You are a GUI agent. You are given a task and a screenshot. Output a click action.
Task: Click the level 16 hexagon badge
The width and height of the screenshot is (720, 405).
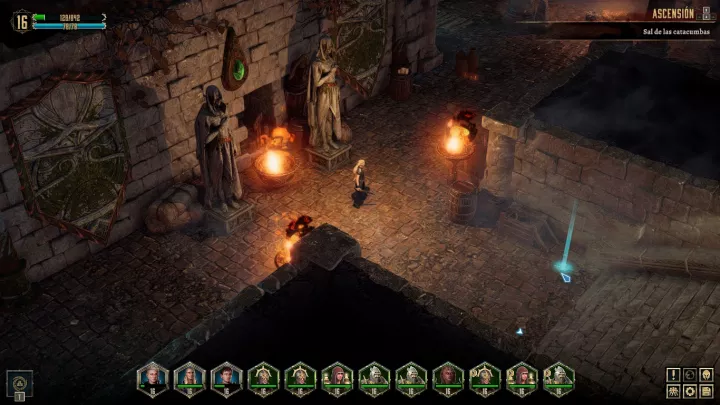[x=19, y=19]
